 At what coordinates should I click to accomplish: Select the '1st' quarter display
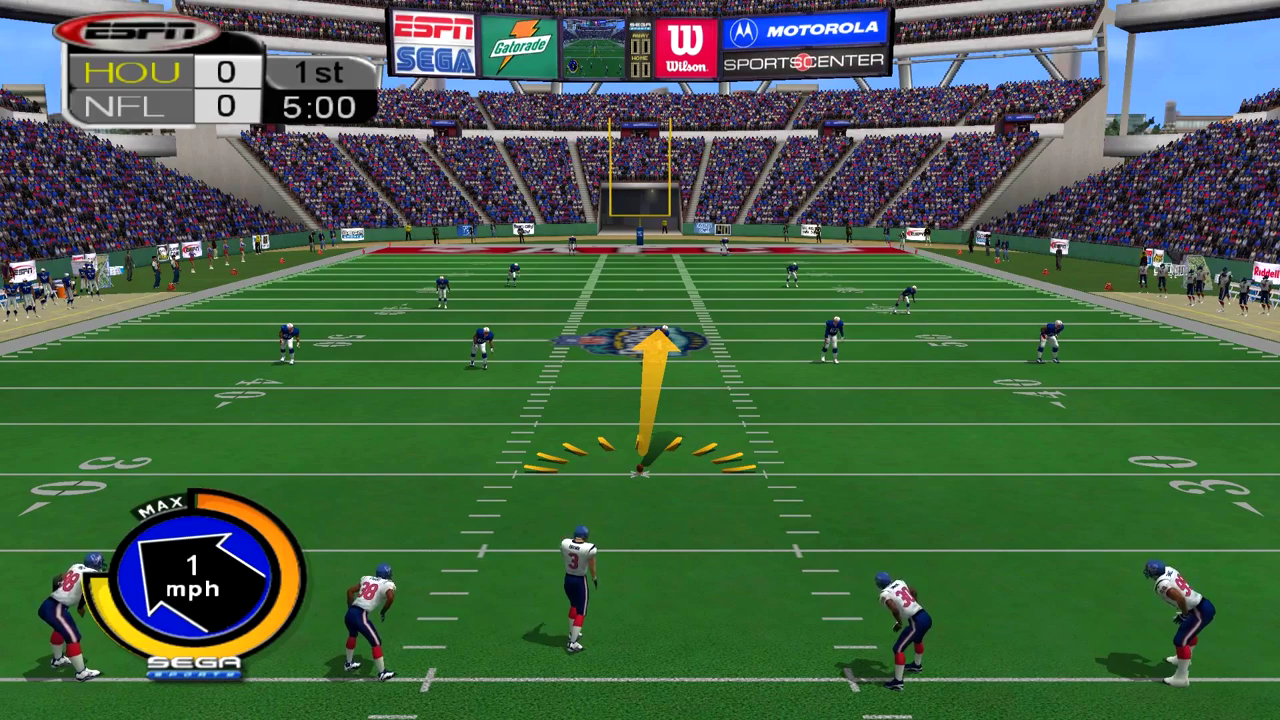tap(322, 71)
